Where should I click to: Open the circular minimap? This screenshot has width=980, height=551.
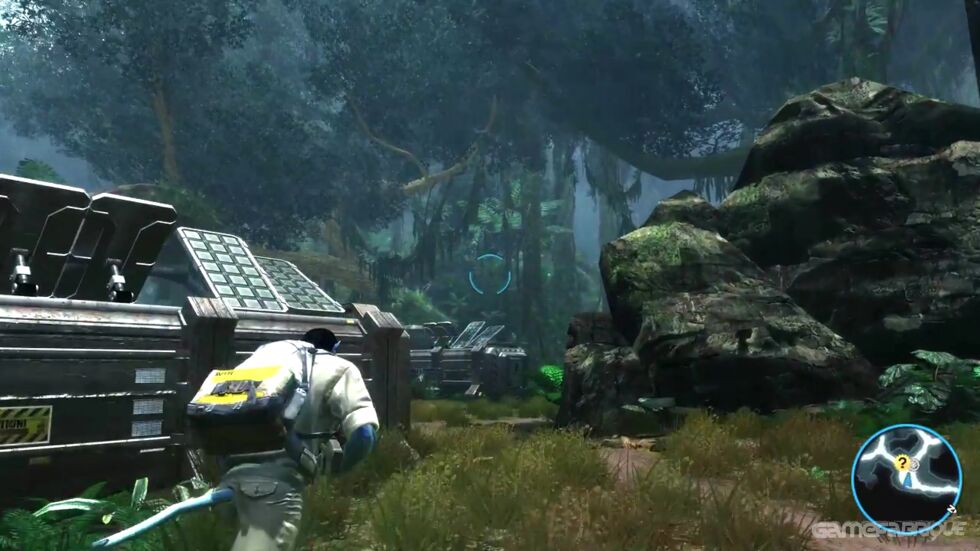pos(906,479)
